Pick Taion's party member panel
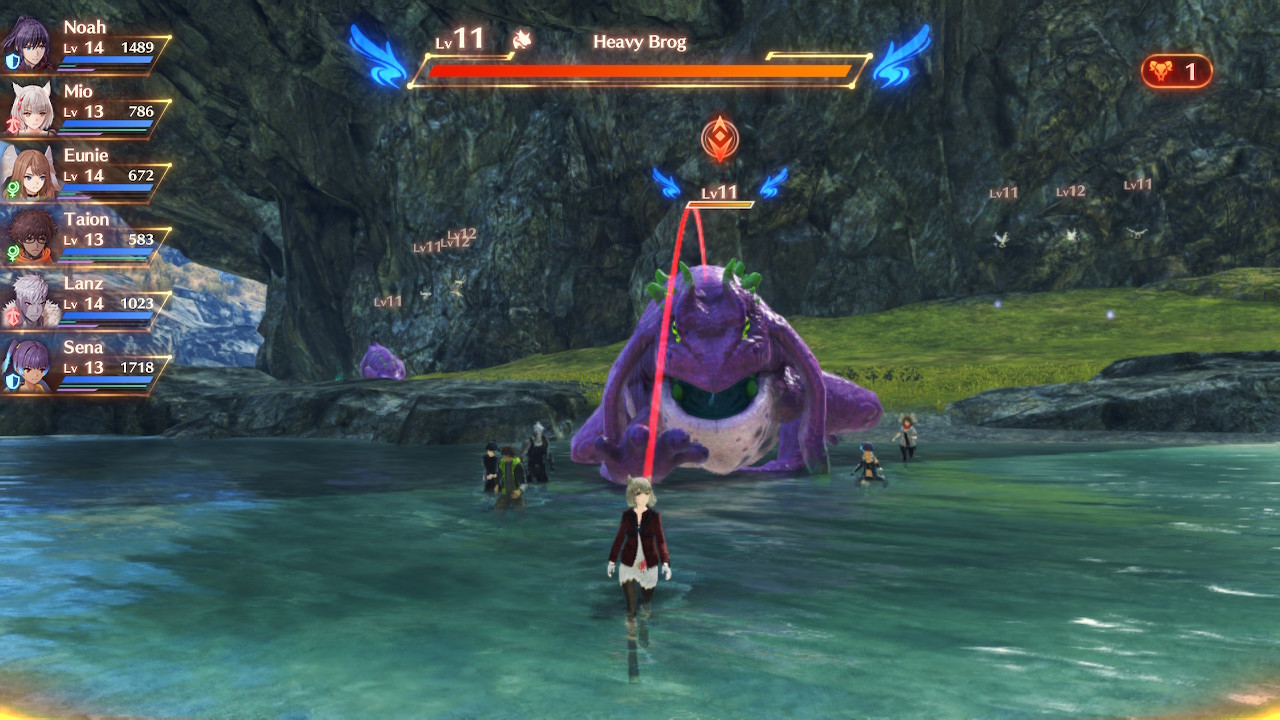1280x720 pixels. point(86,236)
